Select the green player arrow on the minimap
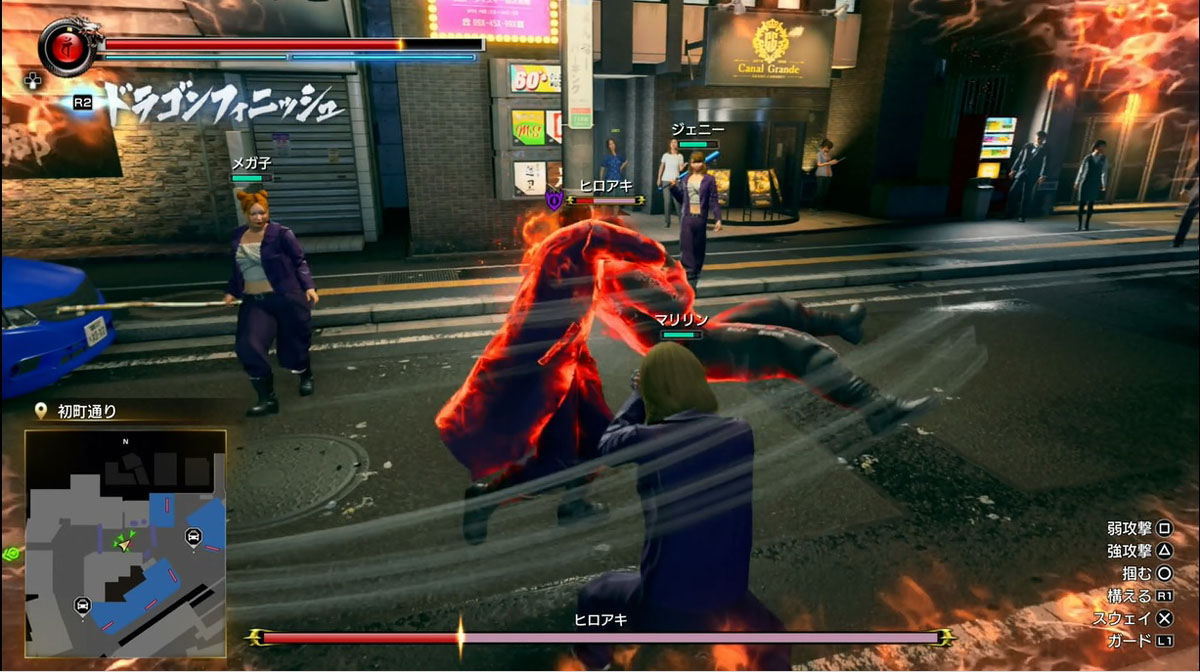This screenshot has height=672, width=1200. point(125,541)
